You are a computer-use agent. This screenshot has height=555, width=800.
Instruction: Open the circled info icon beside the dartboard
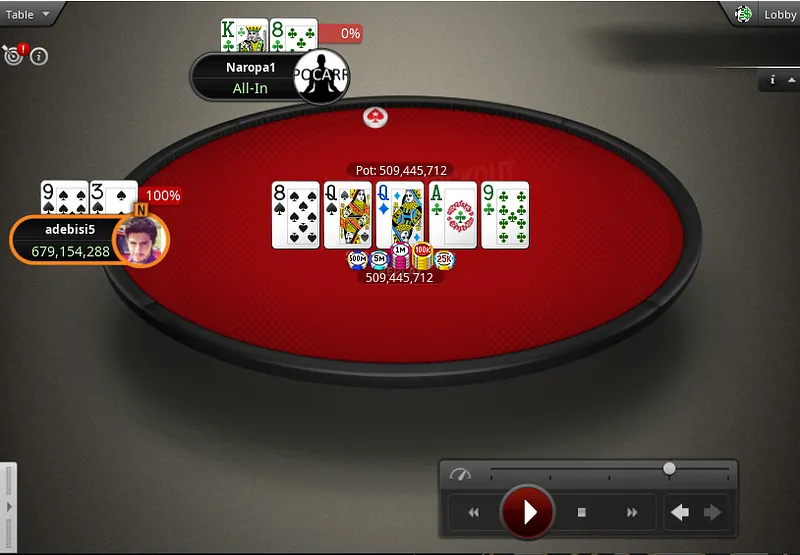click(x=40, y=56)
